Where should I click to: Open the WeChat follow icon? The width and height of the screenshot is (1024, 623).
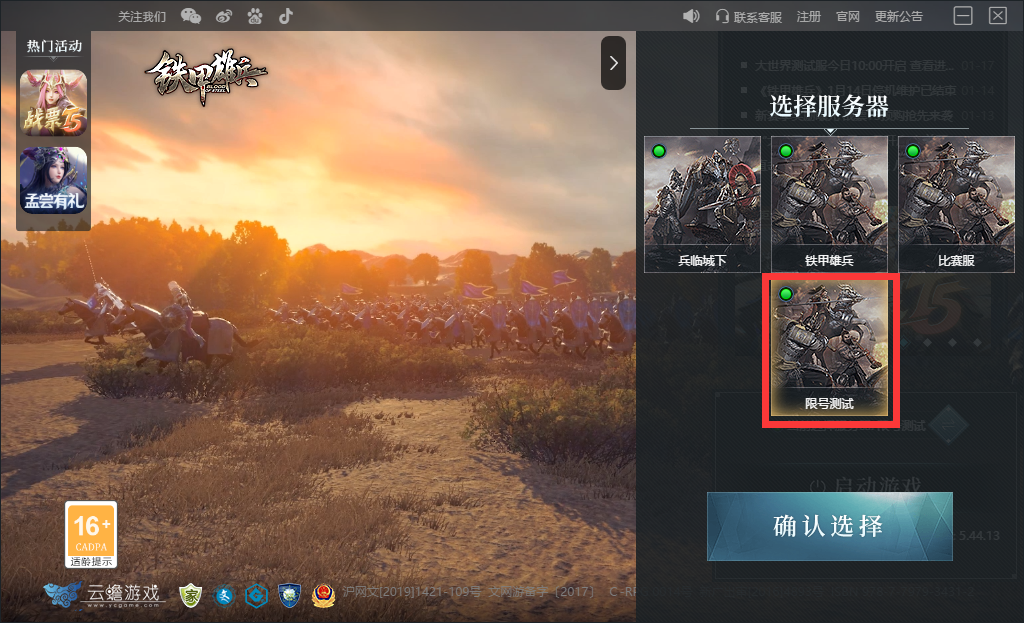pyautogui.click(x=190, y=16)
